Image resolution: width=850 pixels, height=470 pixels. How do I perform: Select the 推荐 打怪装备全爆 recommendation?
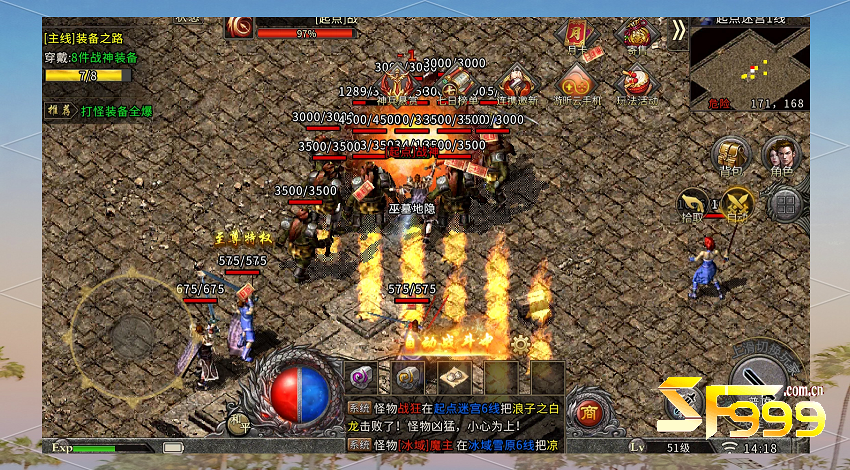coord(100,111)
